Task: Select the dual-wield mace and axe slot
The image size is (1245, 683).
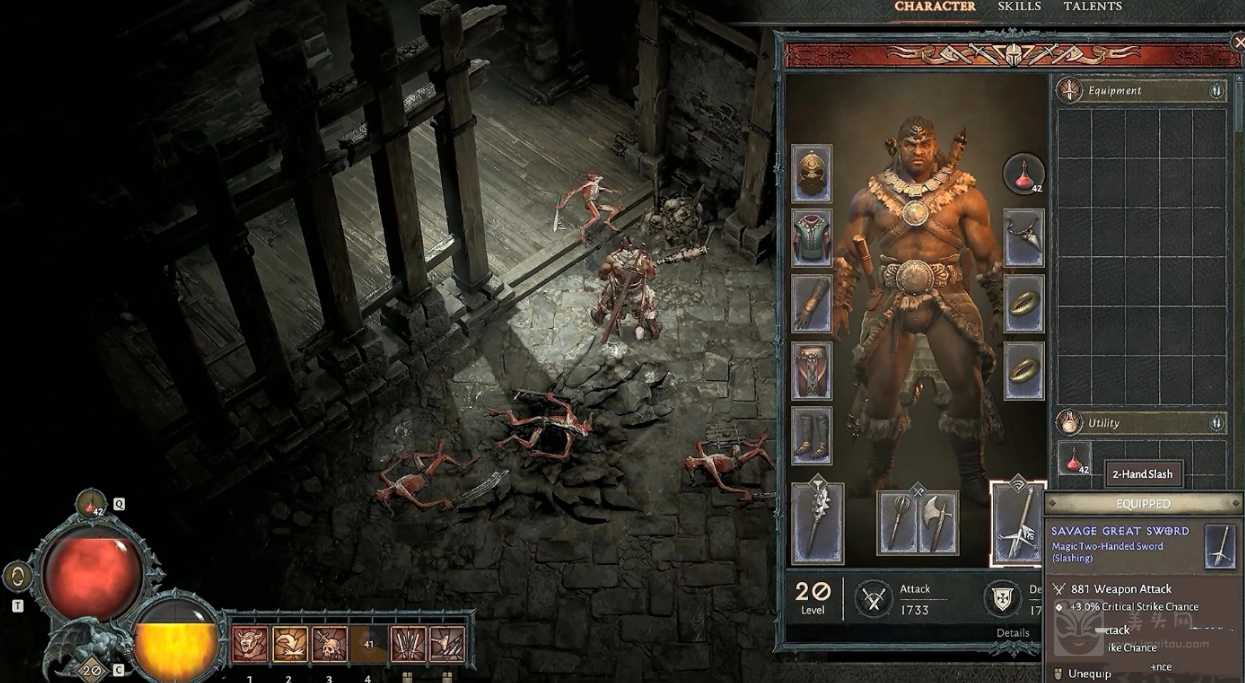Action: point(917,522)
